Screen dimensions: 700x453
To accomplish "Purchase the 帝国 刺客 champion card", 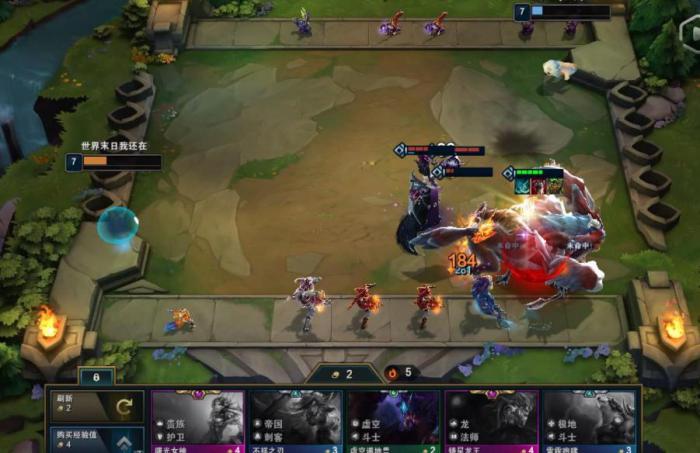I will point(296,421).
